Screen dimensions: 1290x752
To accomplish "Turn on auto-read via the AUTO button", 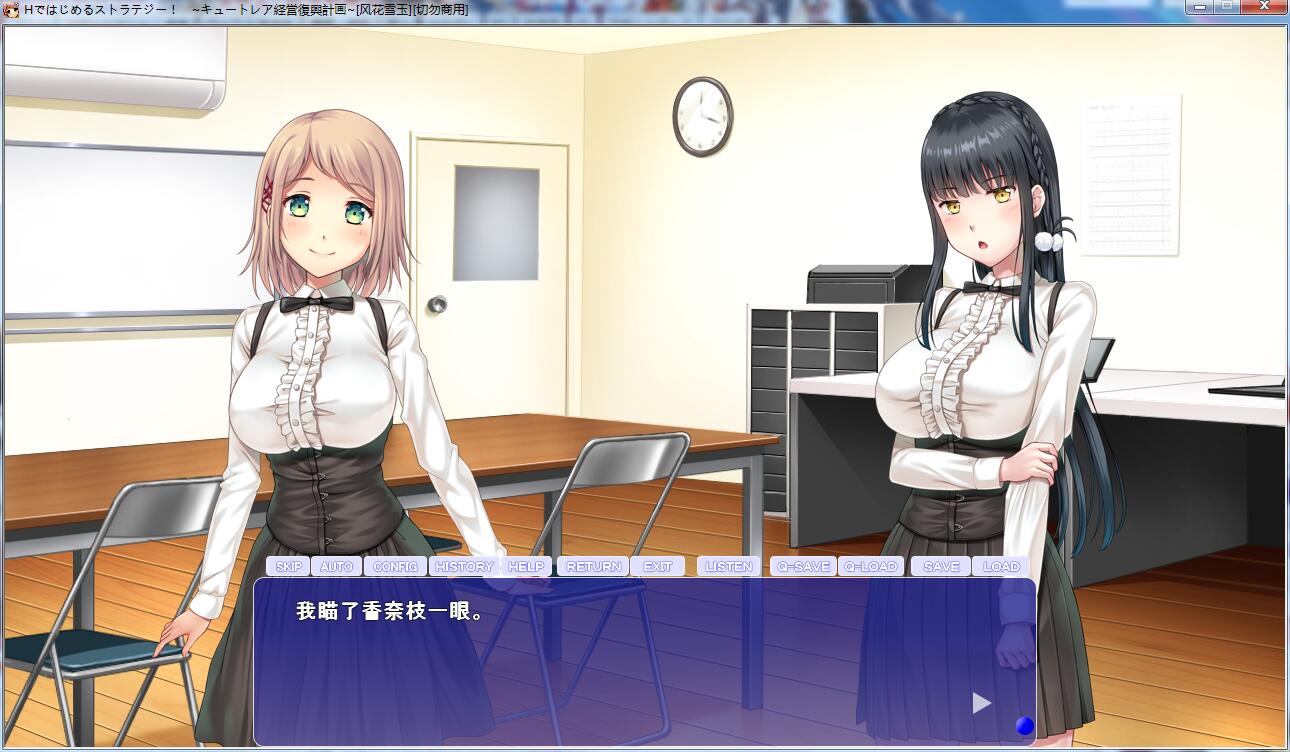I will point(336,566).
